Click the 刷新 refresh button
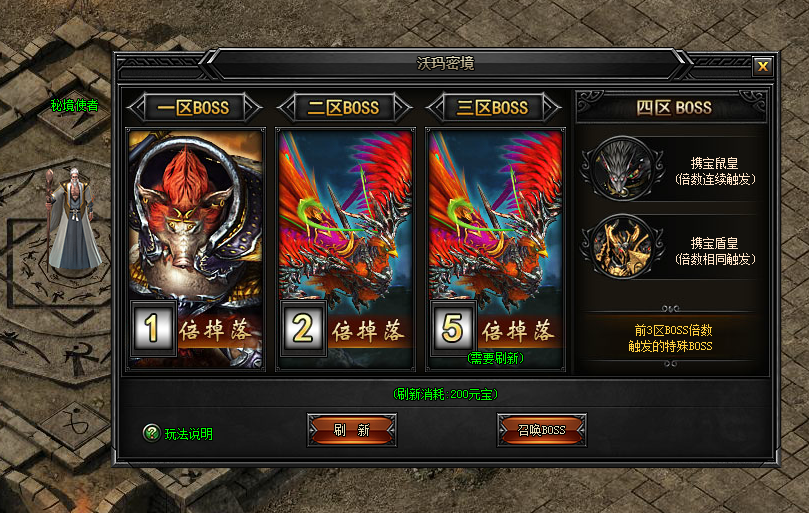Viewport: 809px width, 513px height. (x=351, y=430)
